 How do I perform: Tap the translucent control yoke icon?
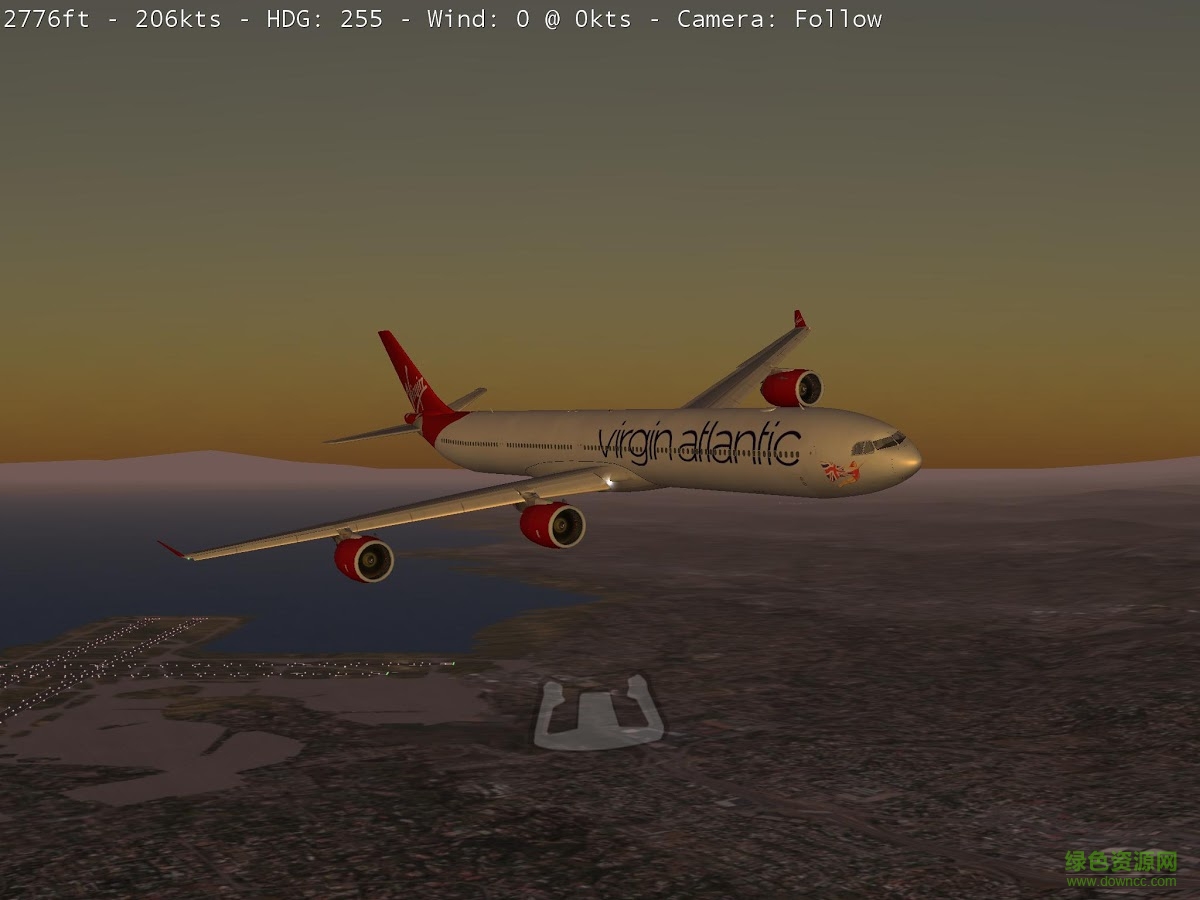[598, 716]
